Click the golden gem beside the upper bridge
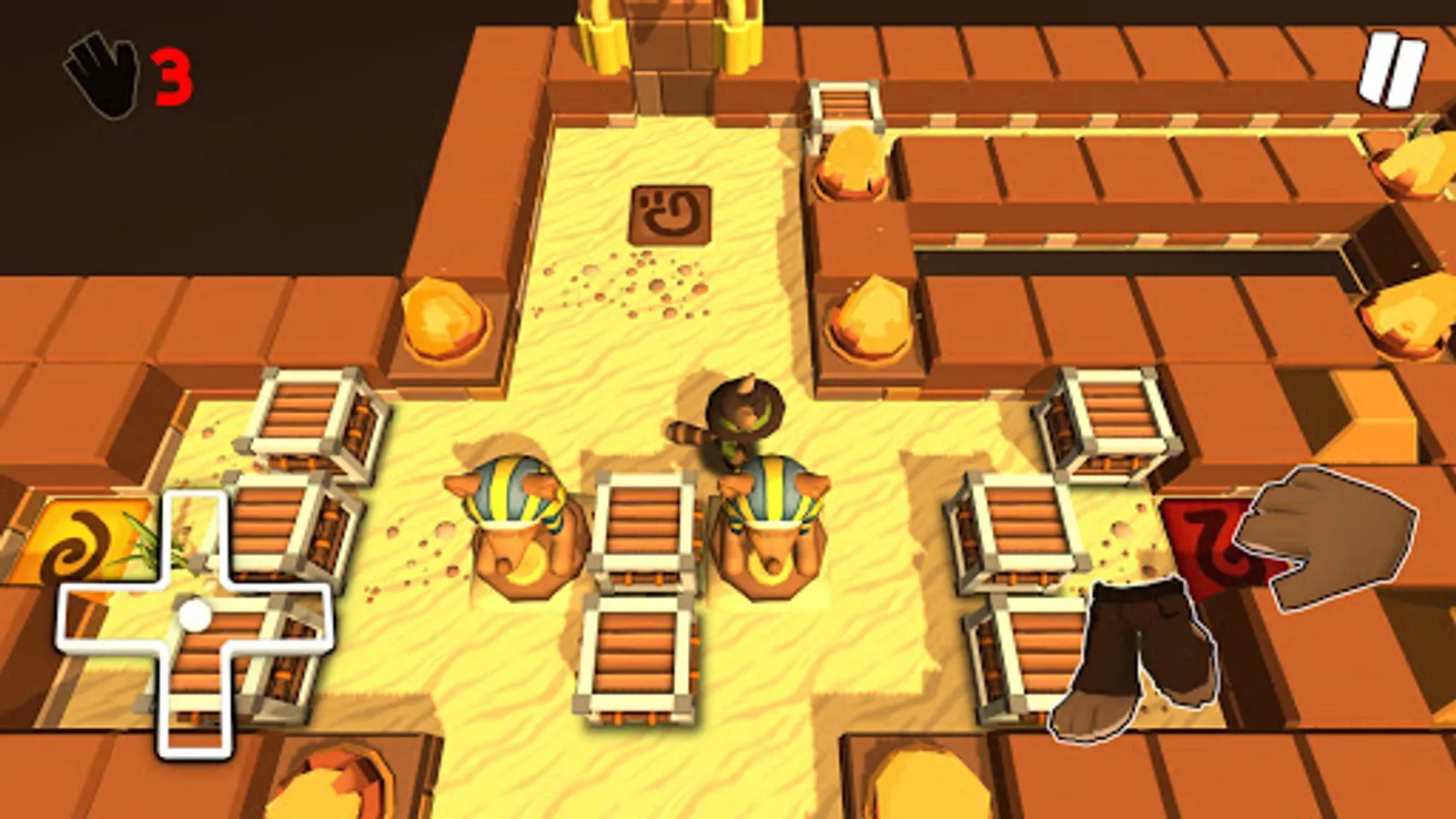Viewport: 1456px width, 819px height. click(855, 164)
